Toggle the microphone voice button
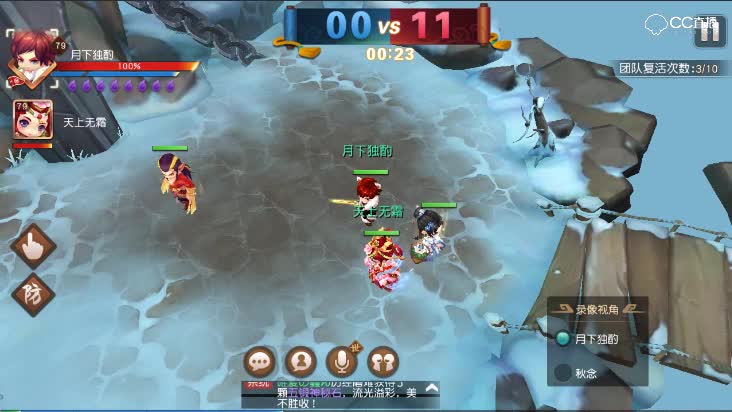The image size is (732, 412). [x=342, y=360]
